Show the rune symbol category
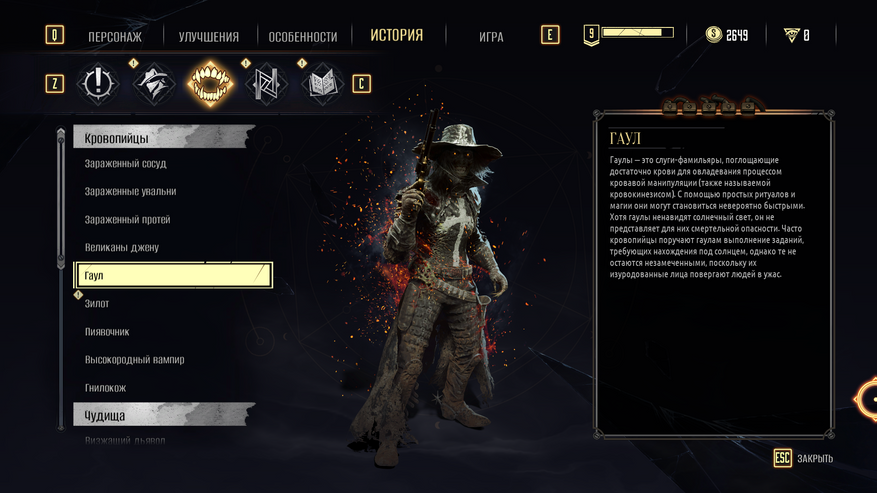This screenshot has height=493, width=877. (x=265, y=83)
